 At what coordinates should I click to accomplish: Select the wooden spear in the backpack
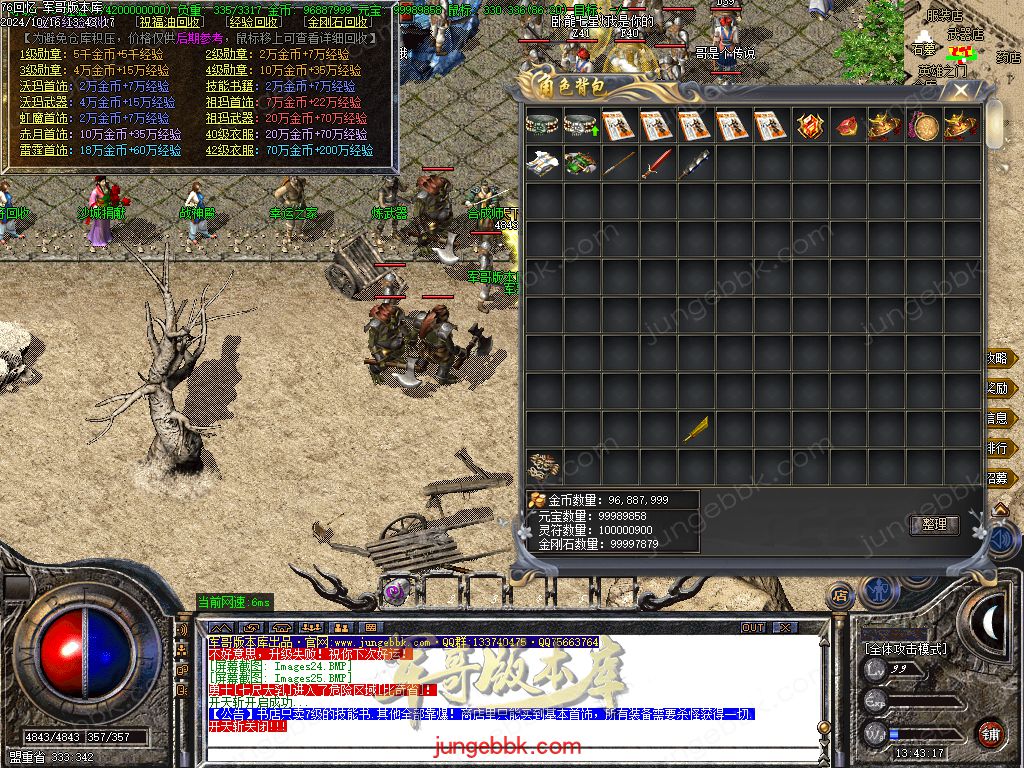619,164
